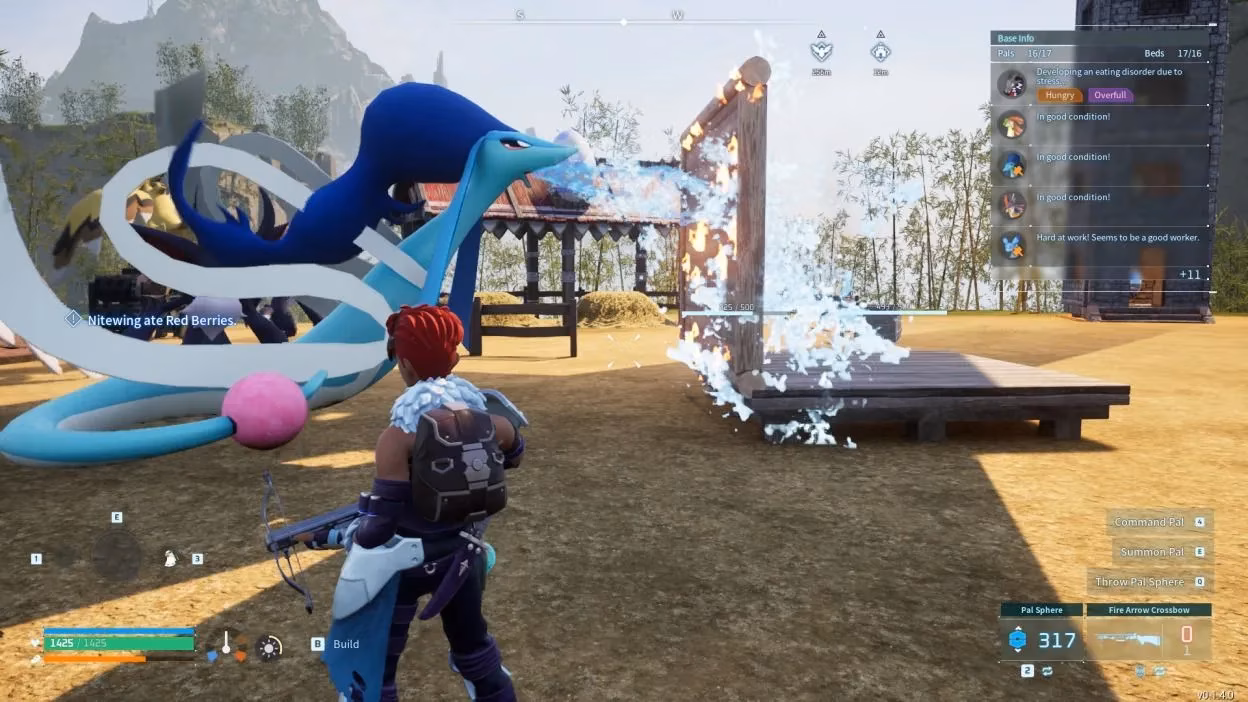Click the temperature gauge icon
This screenshot has width=1248, height=702.
coord(227,646)
